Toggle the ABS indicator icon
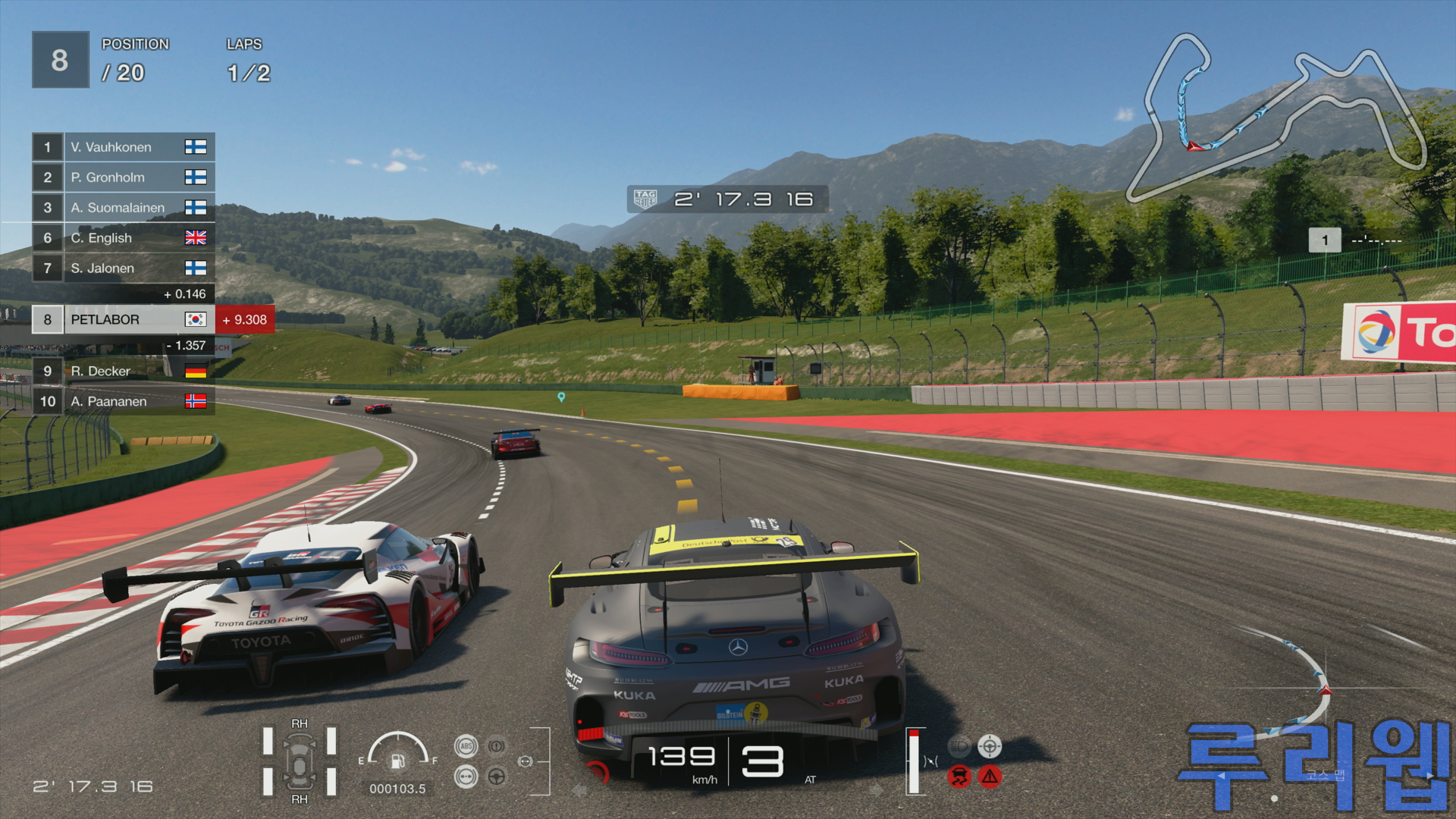Image resolution: width=1456 pixels, height=819 pixels. (466, 746)
